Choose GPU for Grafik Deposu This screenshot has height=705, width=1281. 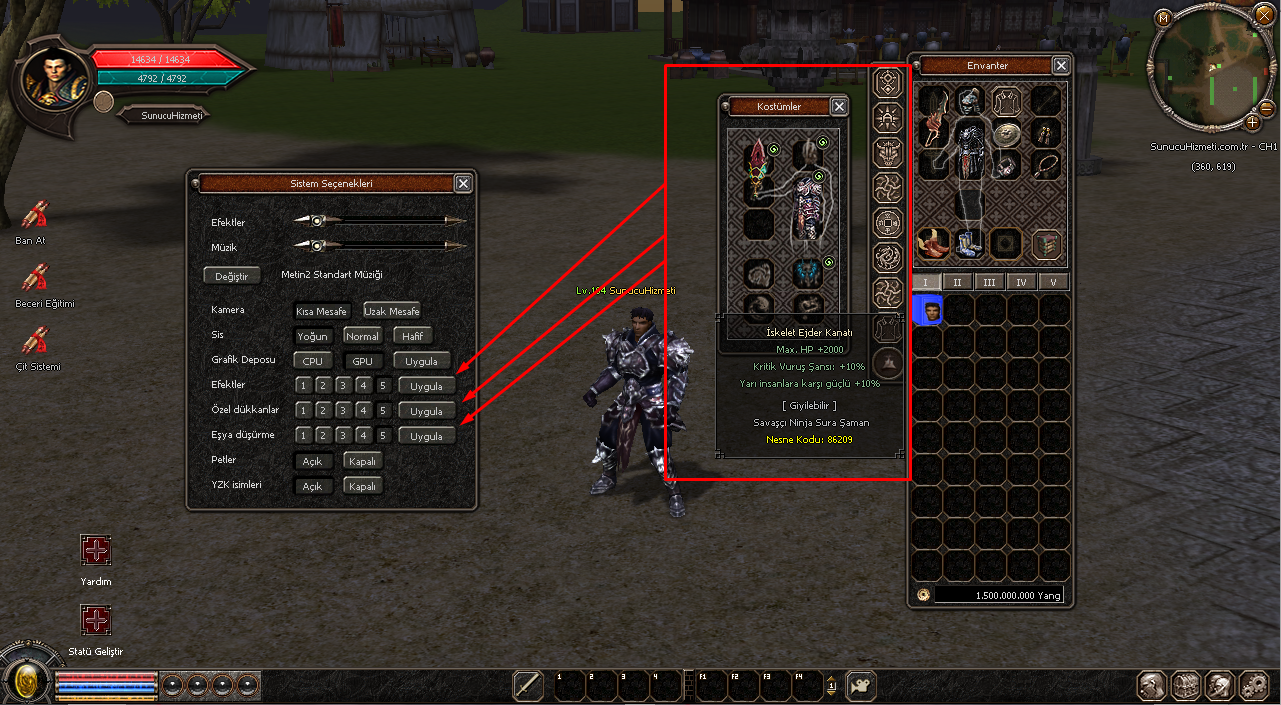click(362, 361)
